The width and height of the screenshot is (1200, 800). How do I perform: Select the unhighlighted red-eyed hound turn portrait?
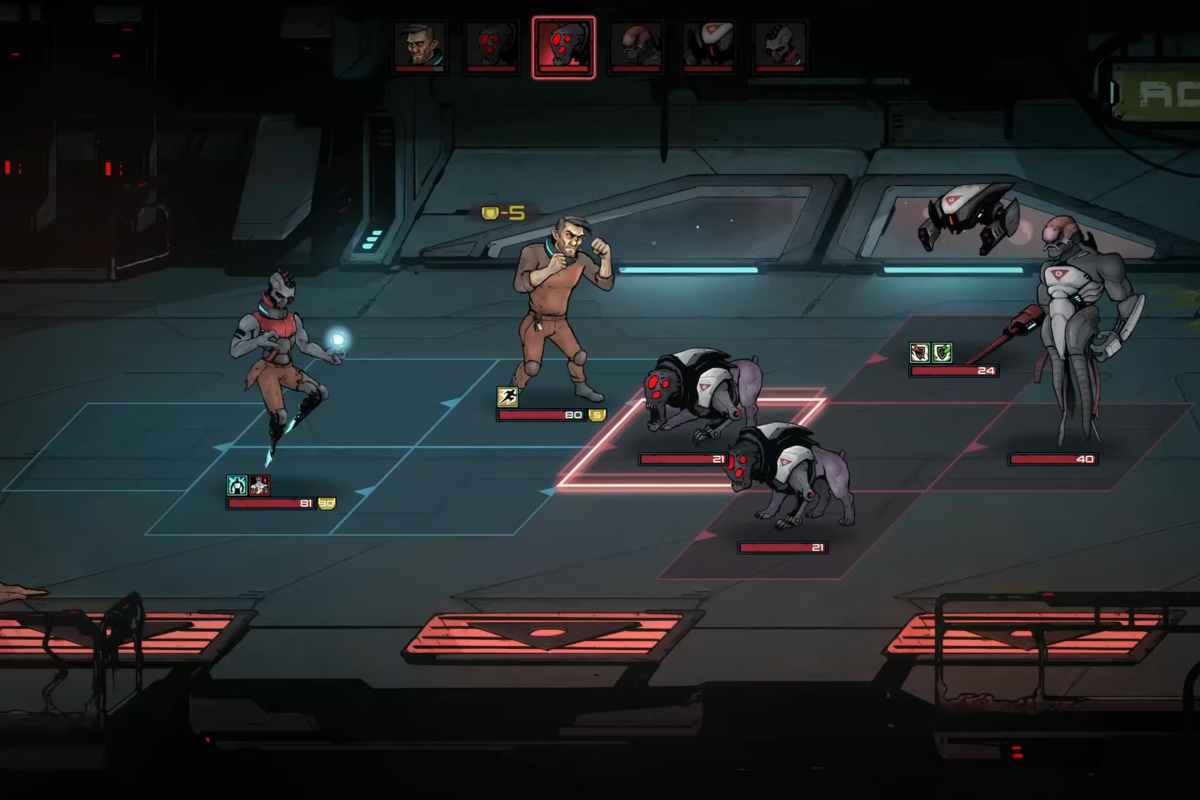point(491,46)
